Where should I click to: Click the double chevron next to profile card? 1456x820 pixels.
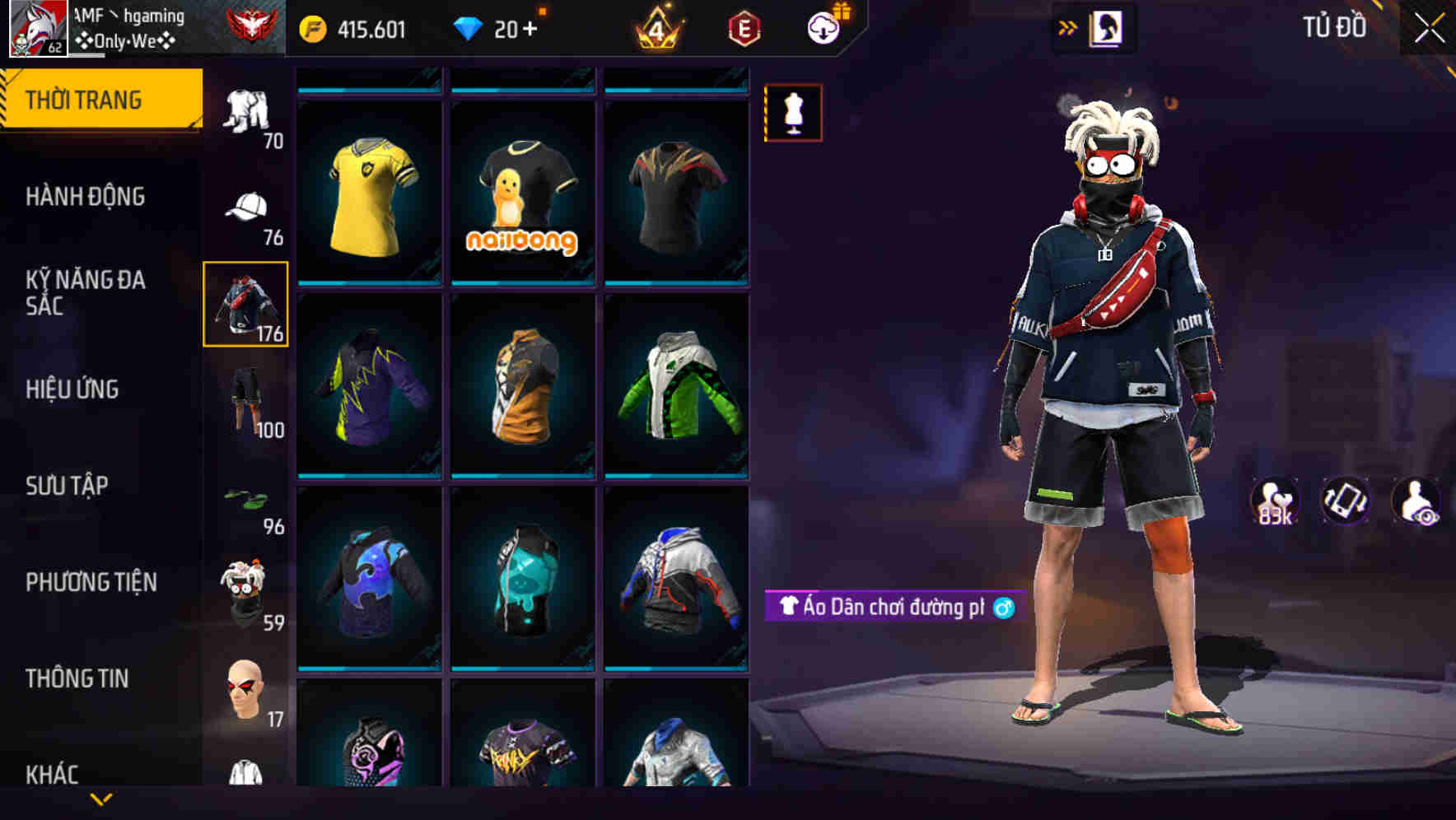coord(1068,26)
